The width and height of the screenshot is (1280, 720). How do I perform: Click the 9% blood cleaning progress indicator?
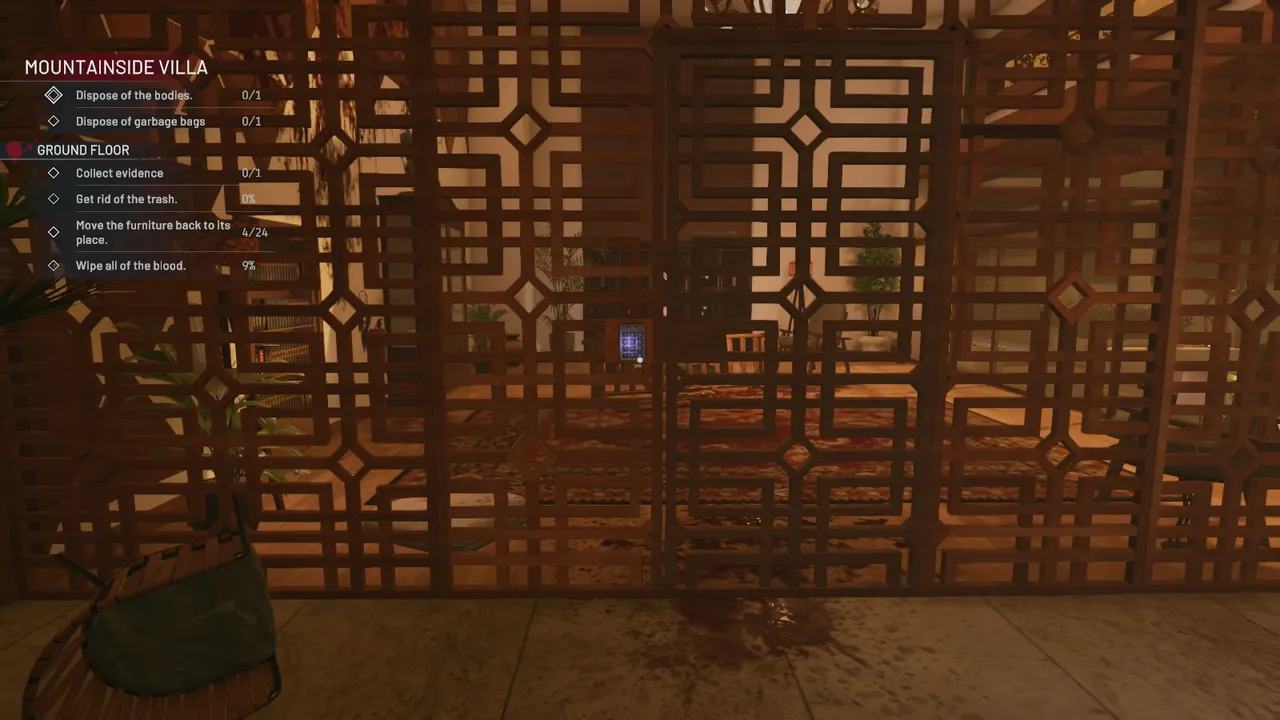[248, 265]
